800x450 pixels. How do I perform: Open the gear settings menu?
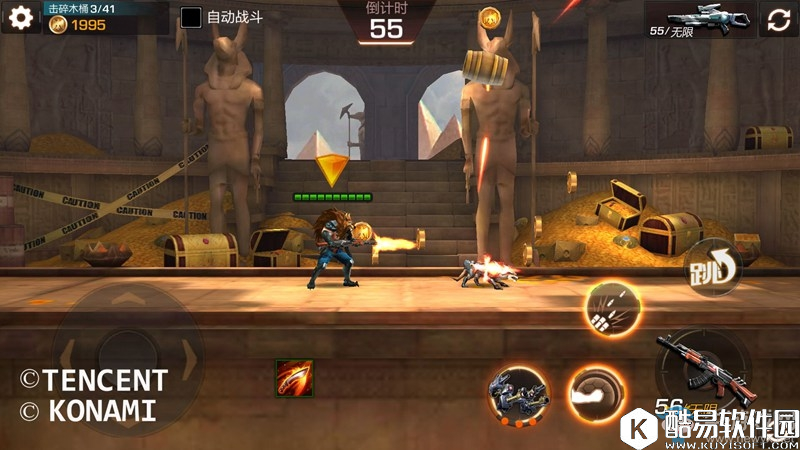[16, 18]
